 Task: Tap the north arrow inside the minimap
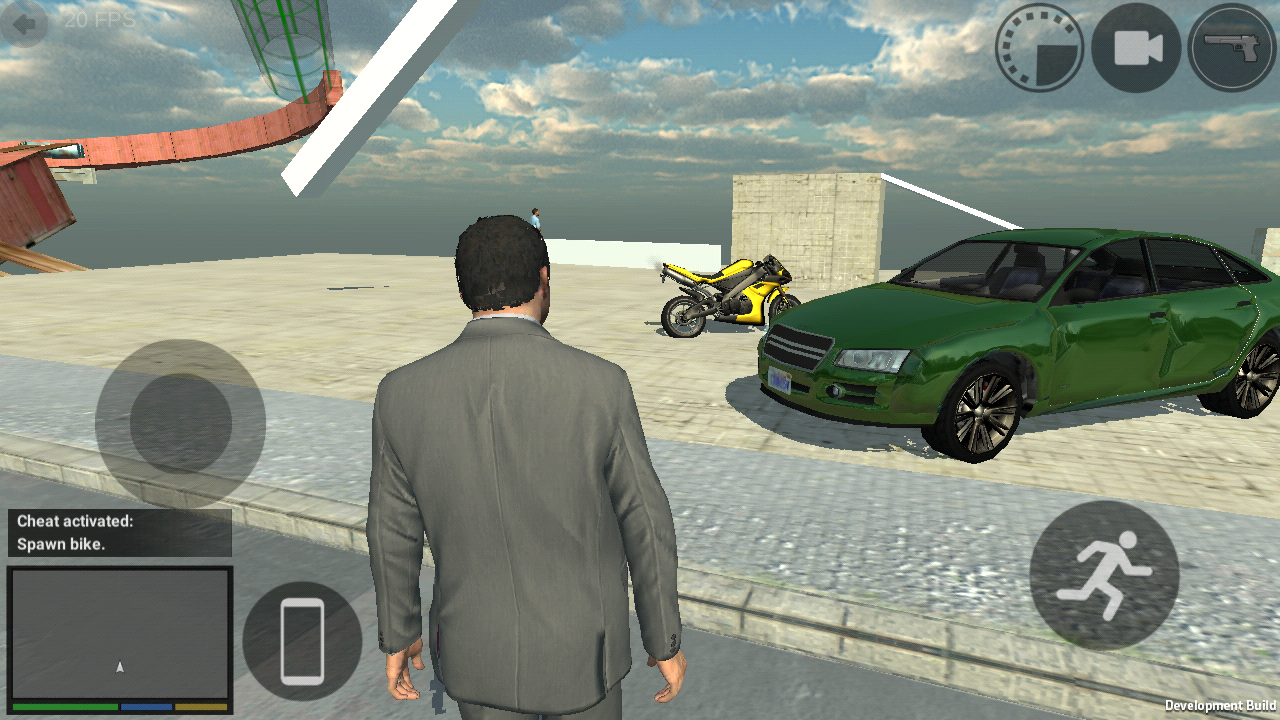(118, 665)
